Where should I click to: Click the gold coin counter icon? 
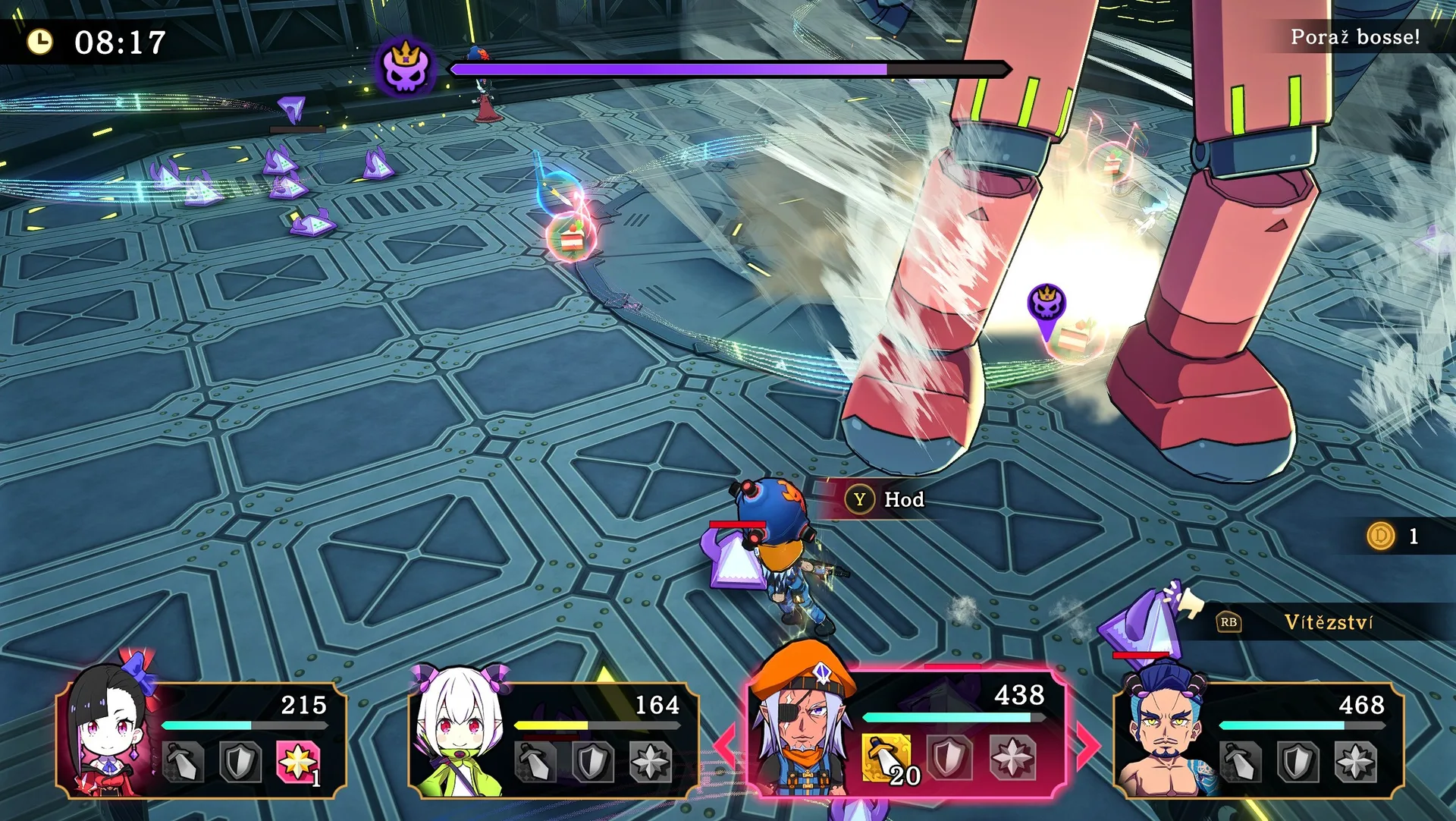pyautogui.click(x=1381, y=536)
